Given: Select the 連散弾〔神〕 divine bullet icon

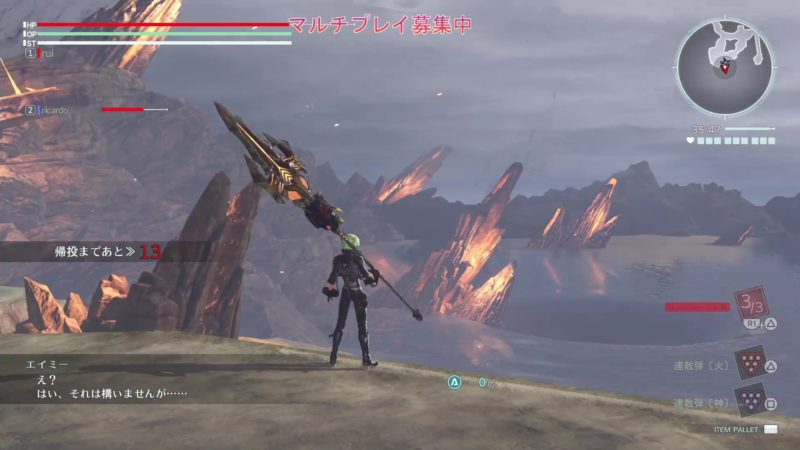Looking at the screenshot, I should (x=749, y=399).
